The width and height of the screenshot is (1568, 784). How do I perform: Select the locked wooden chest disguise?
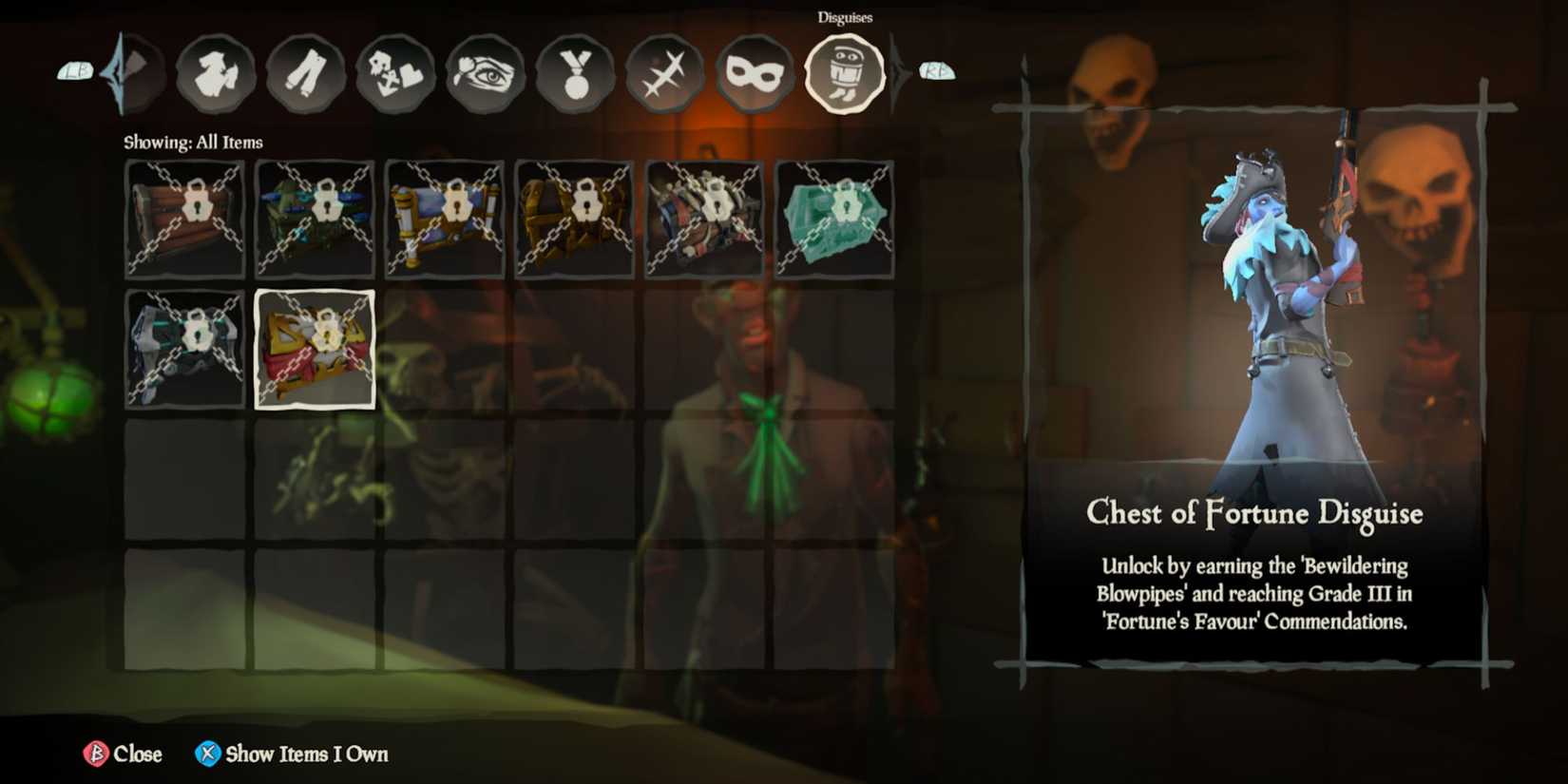pyautogui.click(x=183, y=220)
